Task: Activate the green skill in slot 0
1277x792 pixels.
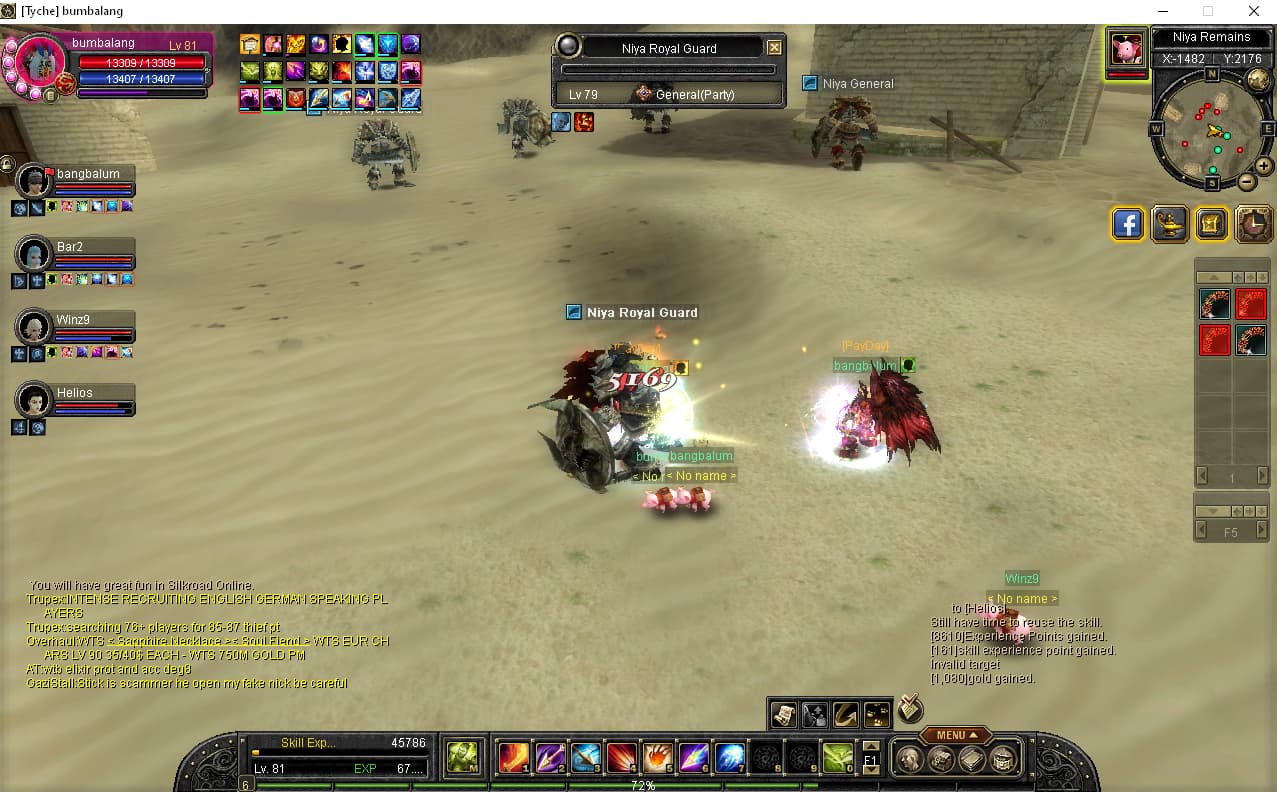Action: click(837, 758)
